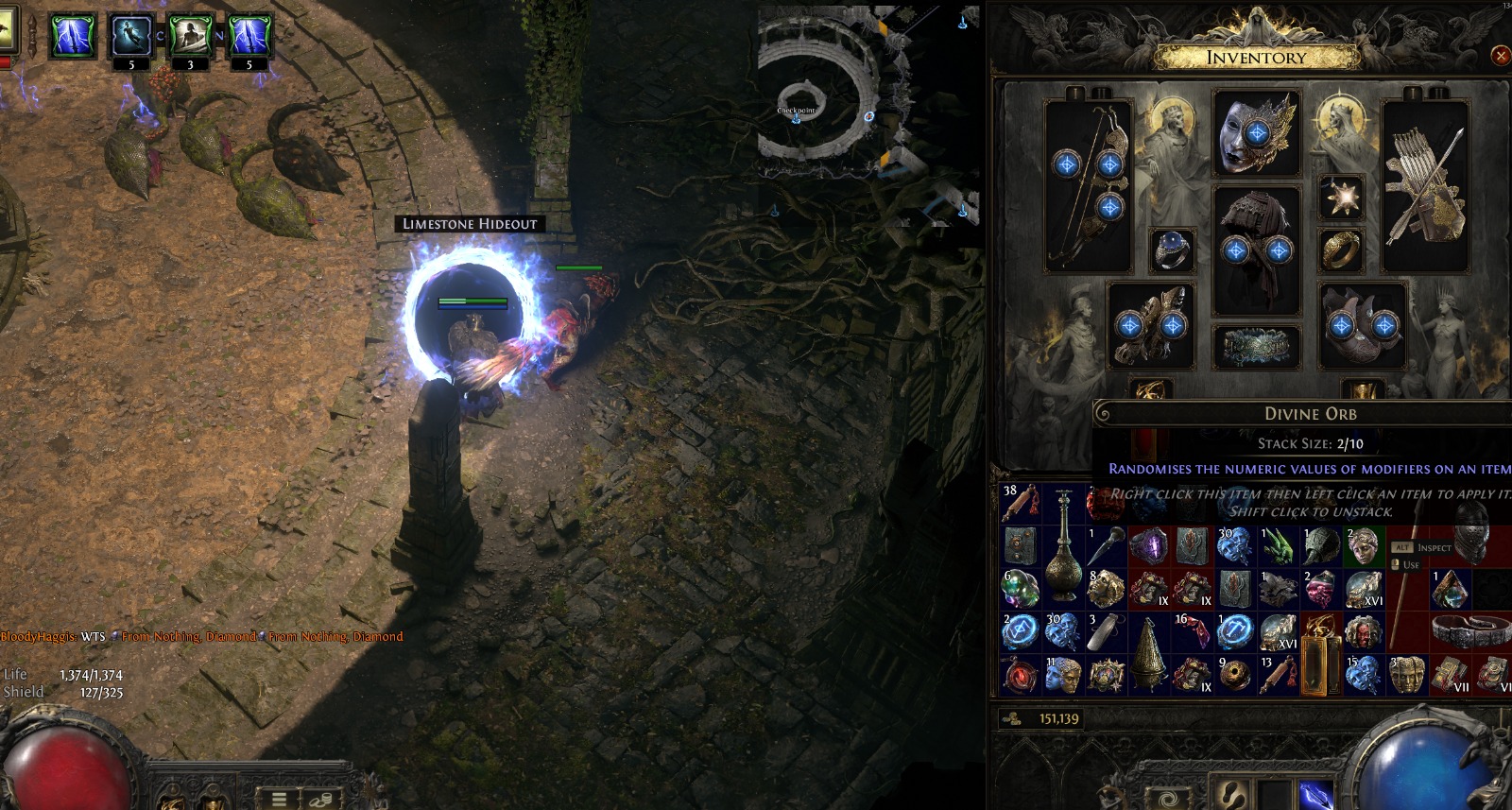Click the white warrior silhouette buff icon
The width and height of the screenshot is (1512, 810).
pos(190,37)
